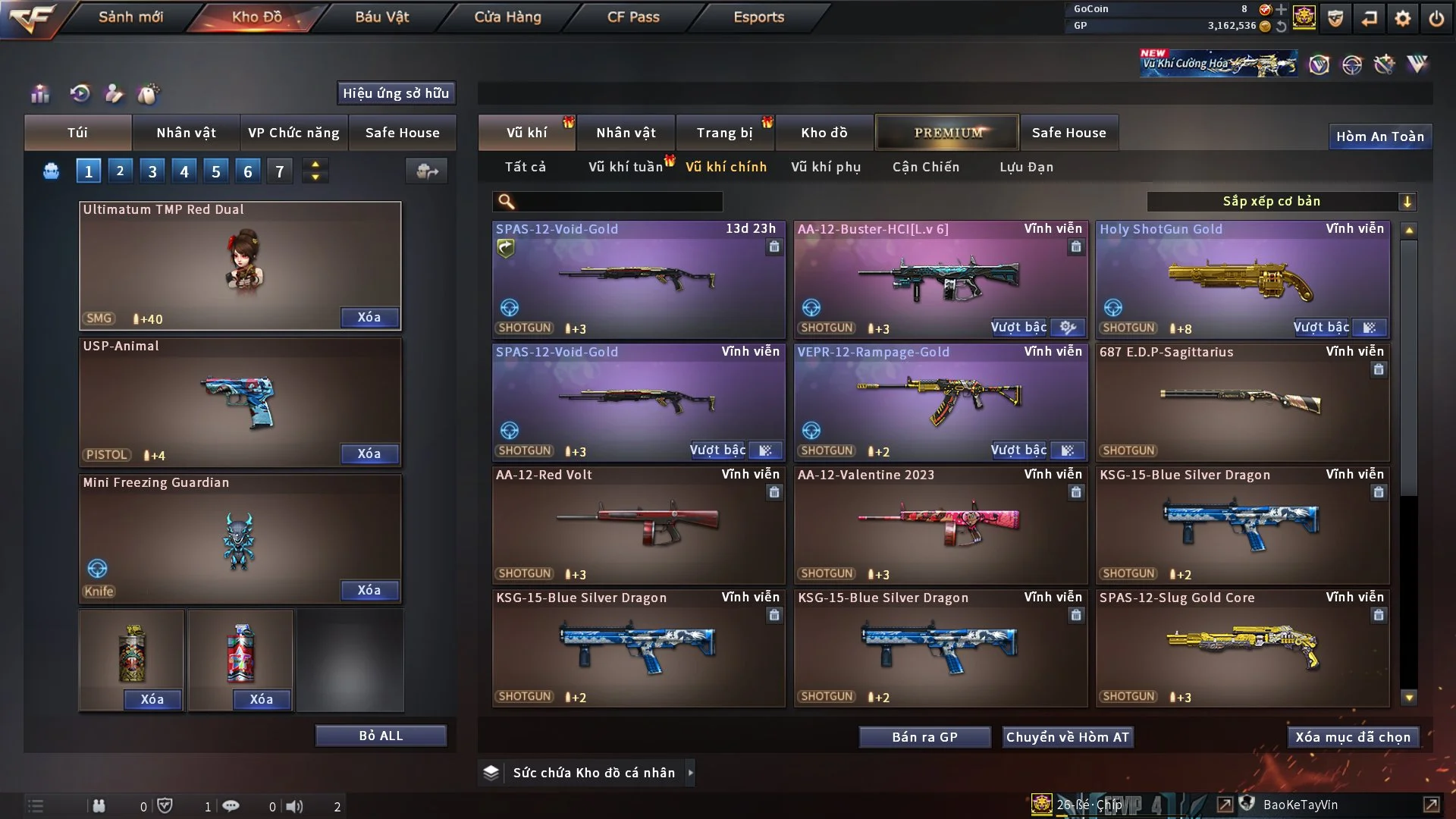Screen dimensions: 1456x819
Task: Remove Ultimatum TMP Red Dual with Xóa
Action: click(369, 318)
